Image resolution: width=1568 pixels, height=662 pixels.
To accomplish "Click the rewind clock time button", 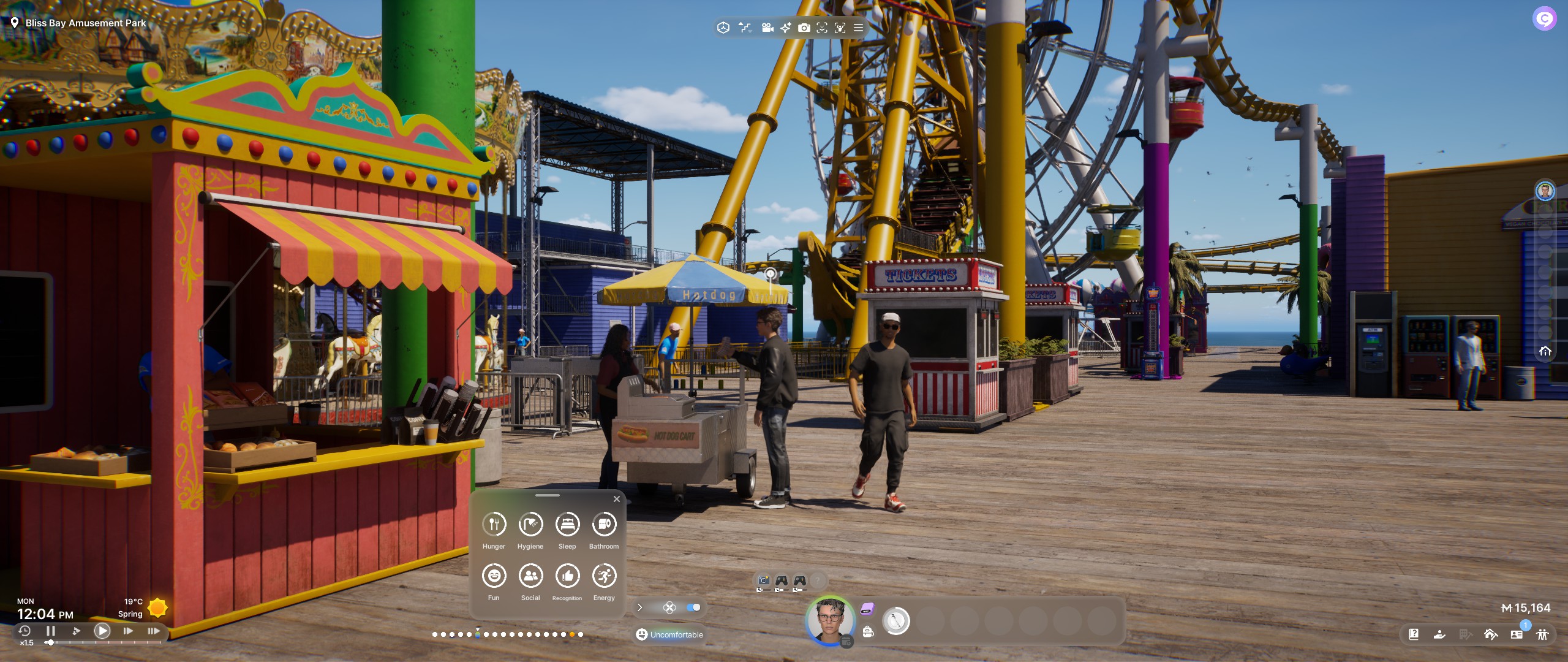I will click(x=24, y=631).
